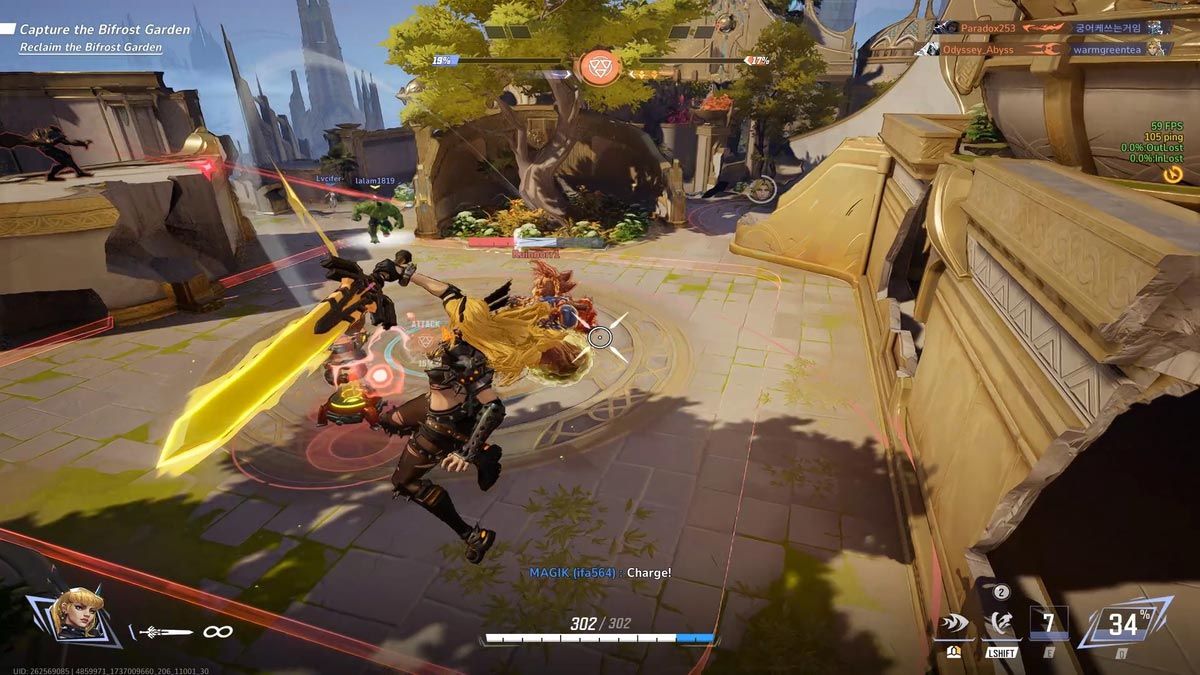Select the Soulsword weapon icon
1200x675 pixels.
point(166,632)
